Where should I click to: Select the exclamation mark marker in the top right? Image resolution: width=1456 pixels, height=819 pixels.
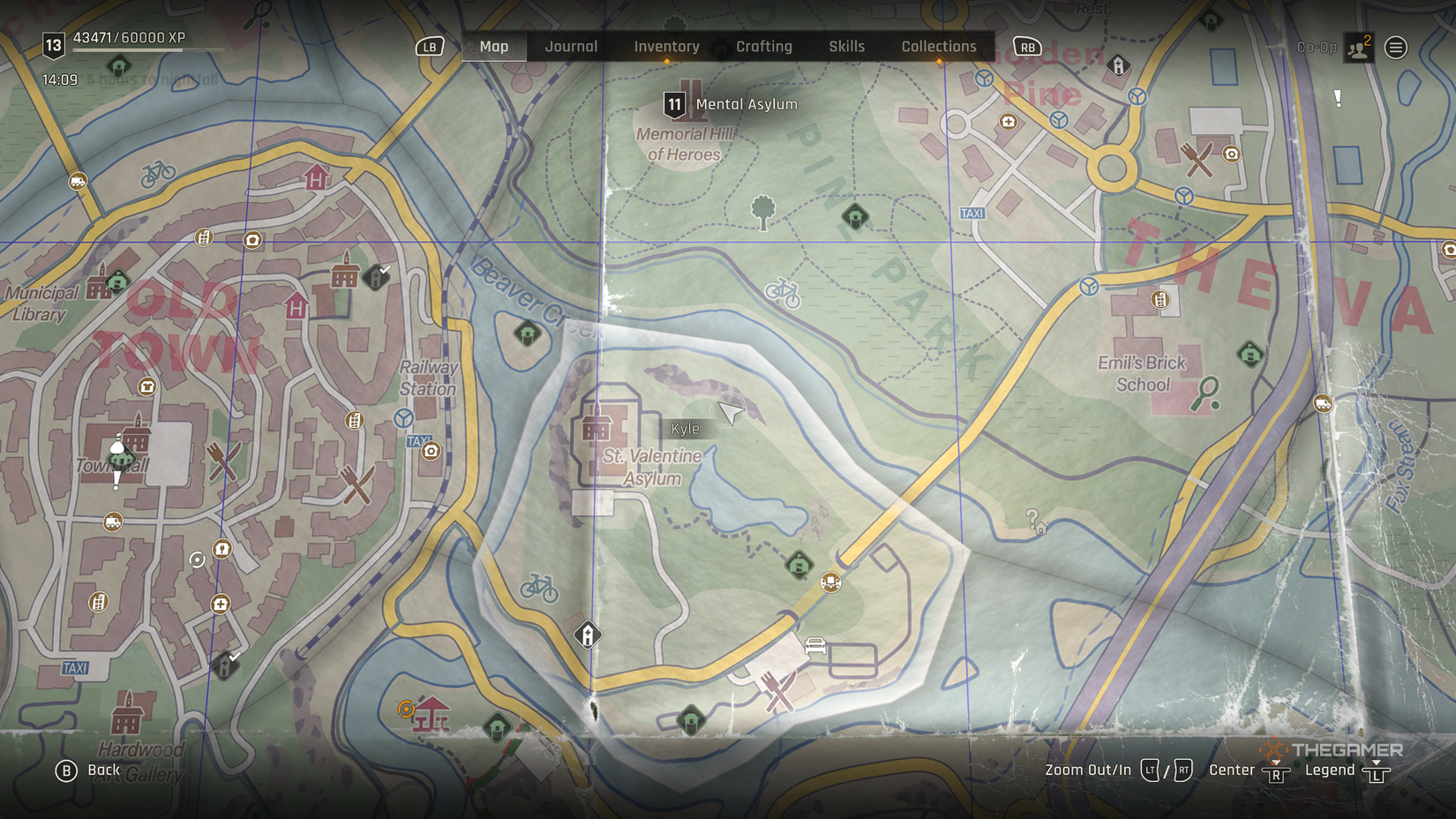(x=1338, y=99)
